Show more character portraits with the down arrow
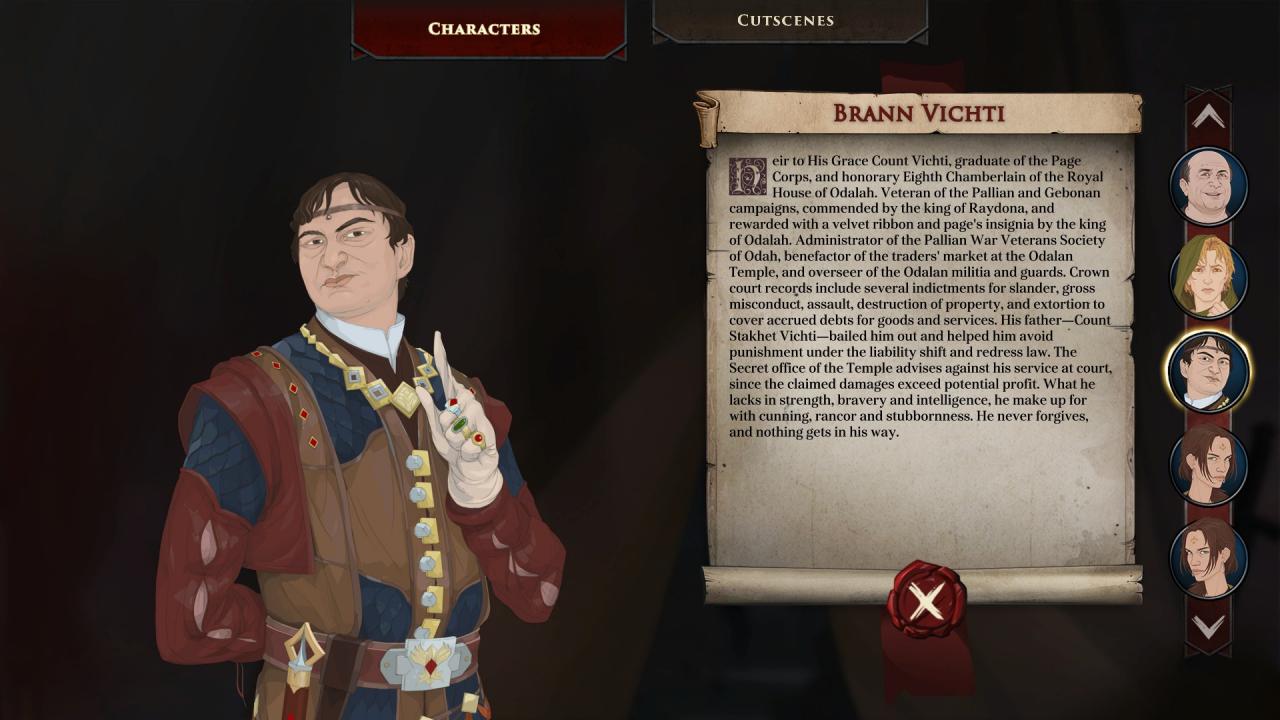Viewport: 1280px width, 720px height. click(x=1208, y=628)
